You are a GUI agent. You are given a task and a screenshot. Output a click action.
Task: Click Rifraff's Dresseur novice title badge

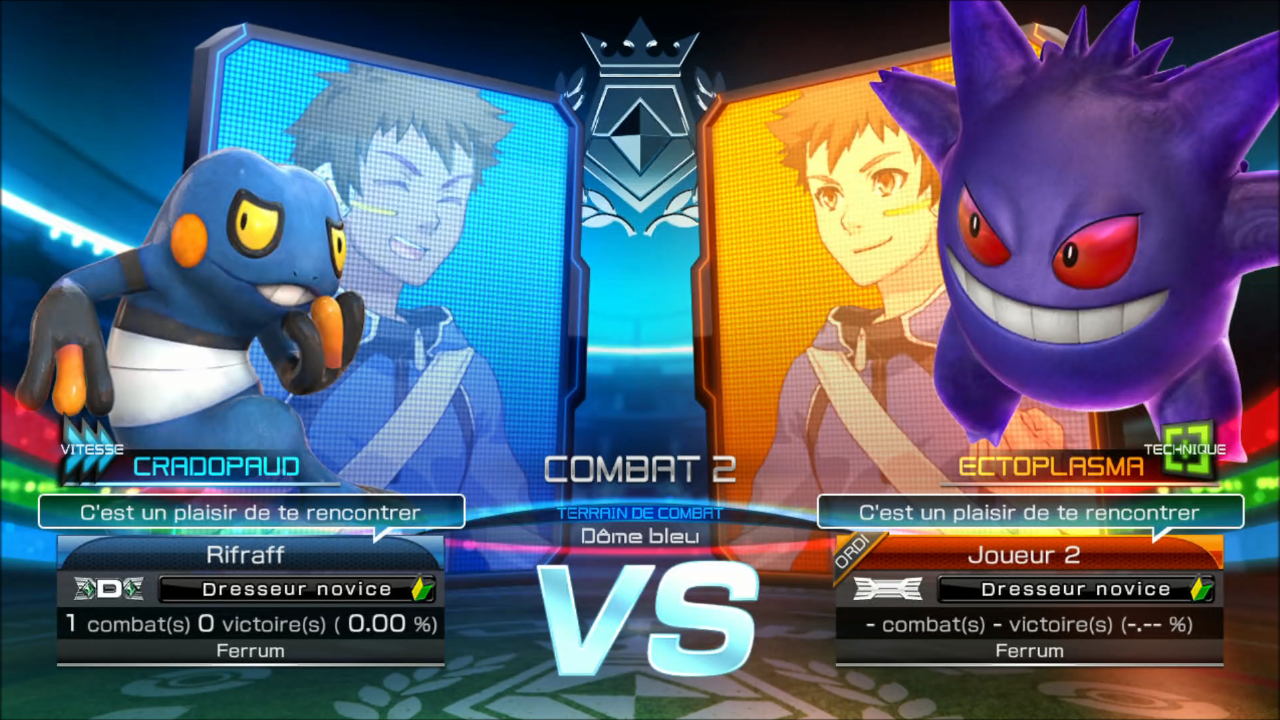point(296,589)
